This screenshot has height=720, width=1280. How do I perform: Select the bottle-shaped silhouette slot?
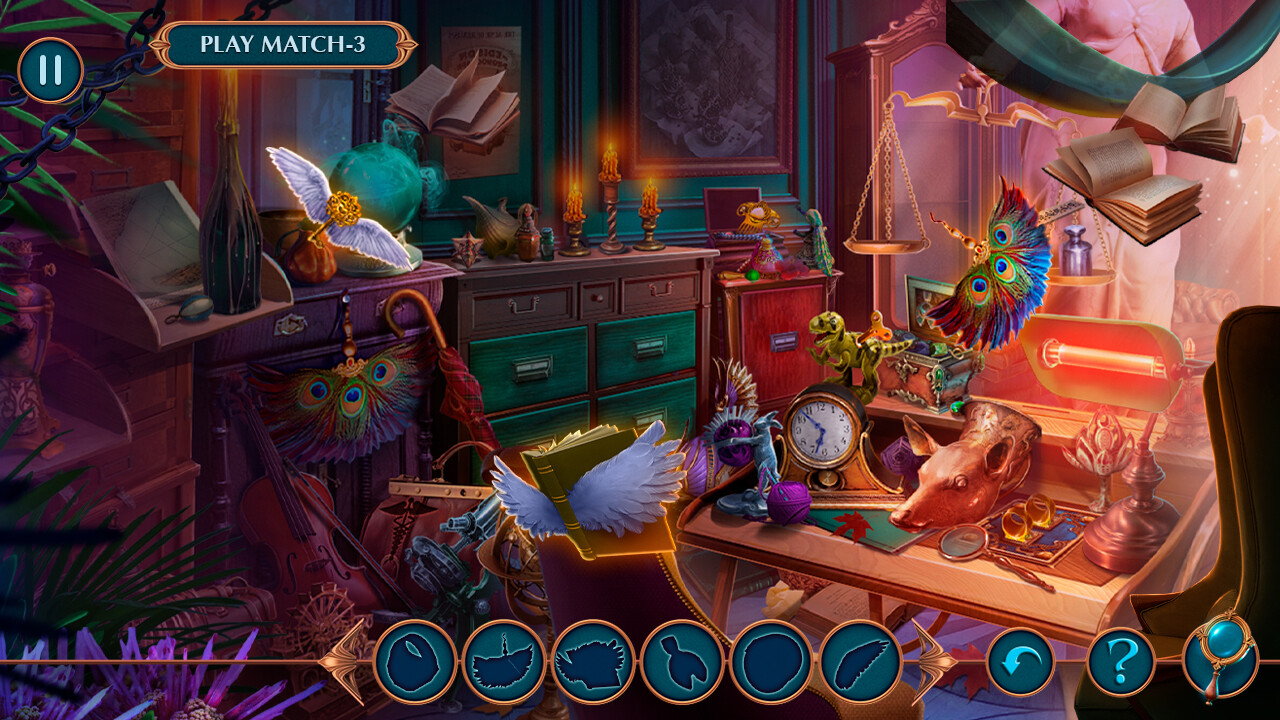tap(682, 661)
